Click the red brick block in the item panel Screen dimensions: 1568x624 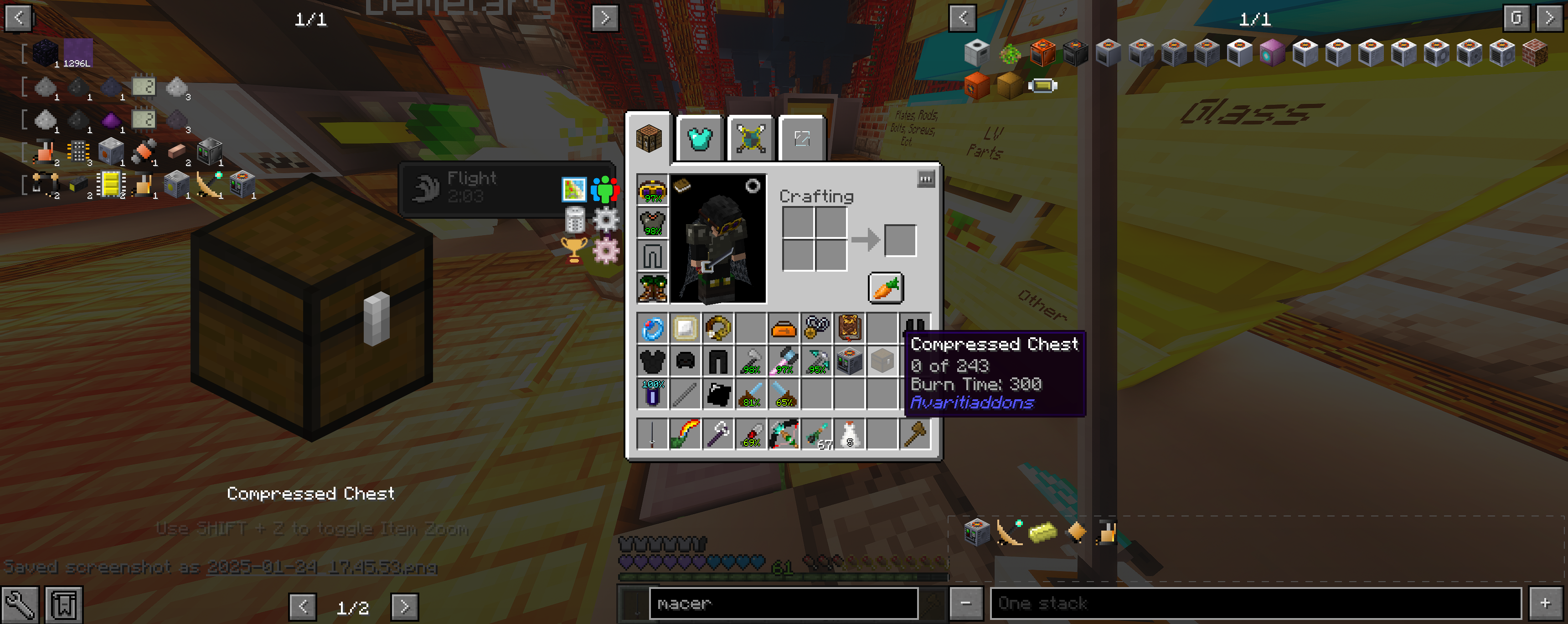[1535, 52]
